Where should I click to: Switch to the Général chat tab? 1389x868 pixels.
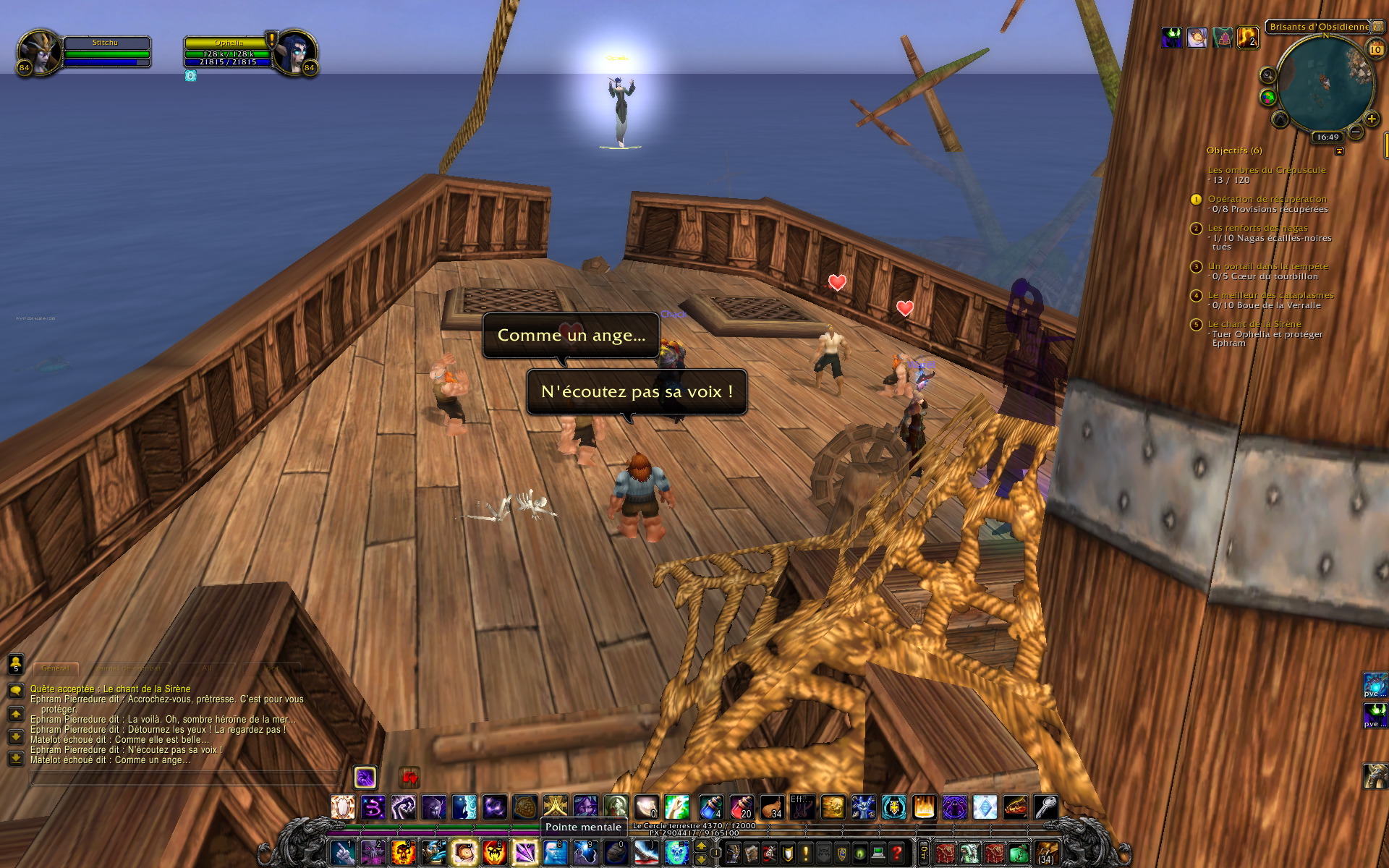[55, 668]
